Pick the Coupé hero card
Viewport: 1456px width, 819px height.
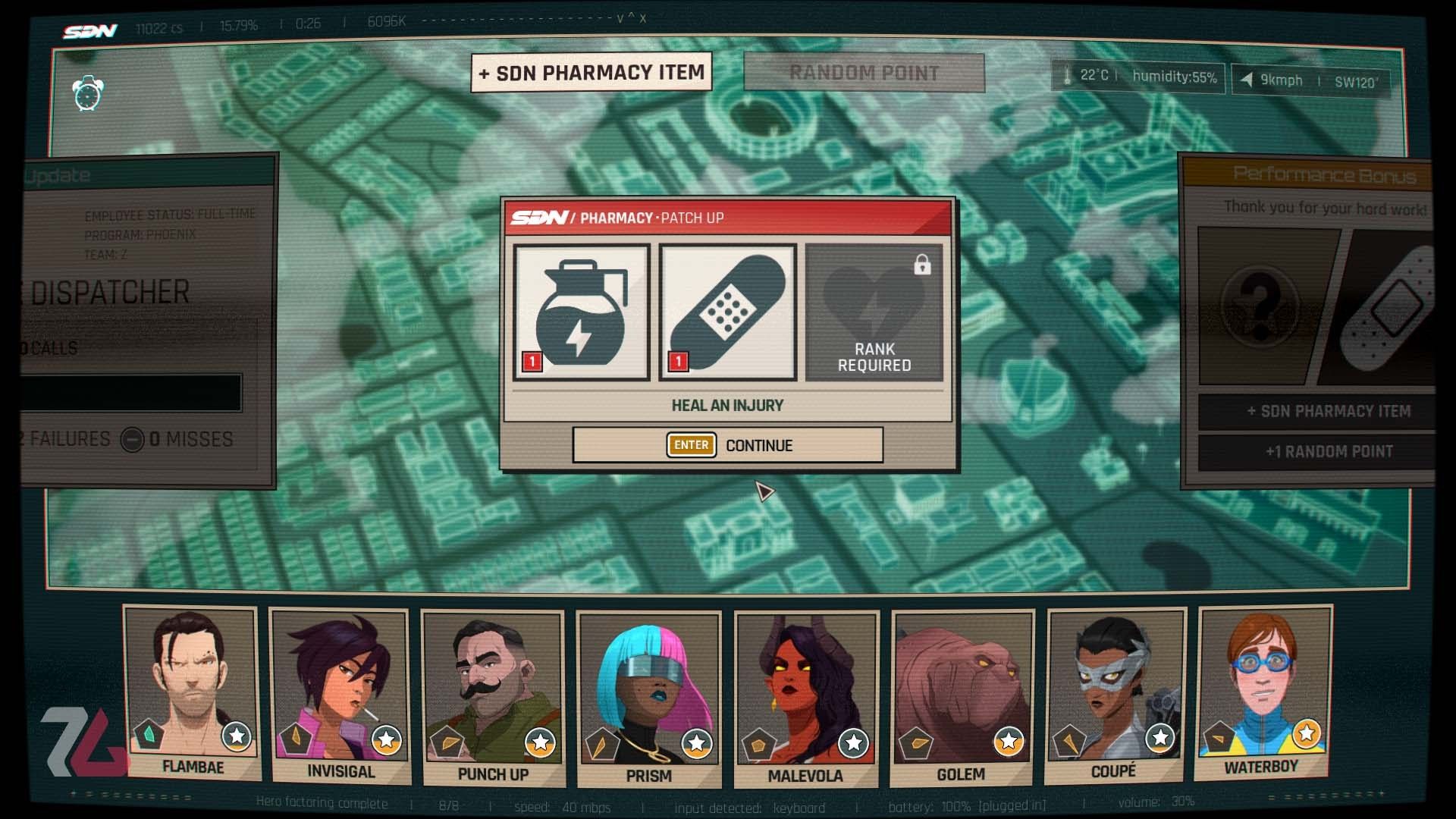tap(1114, 694)
